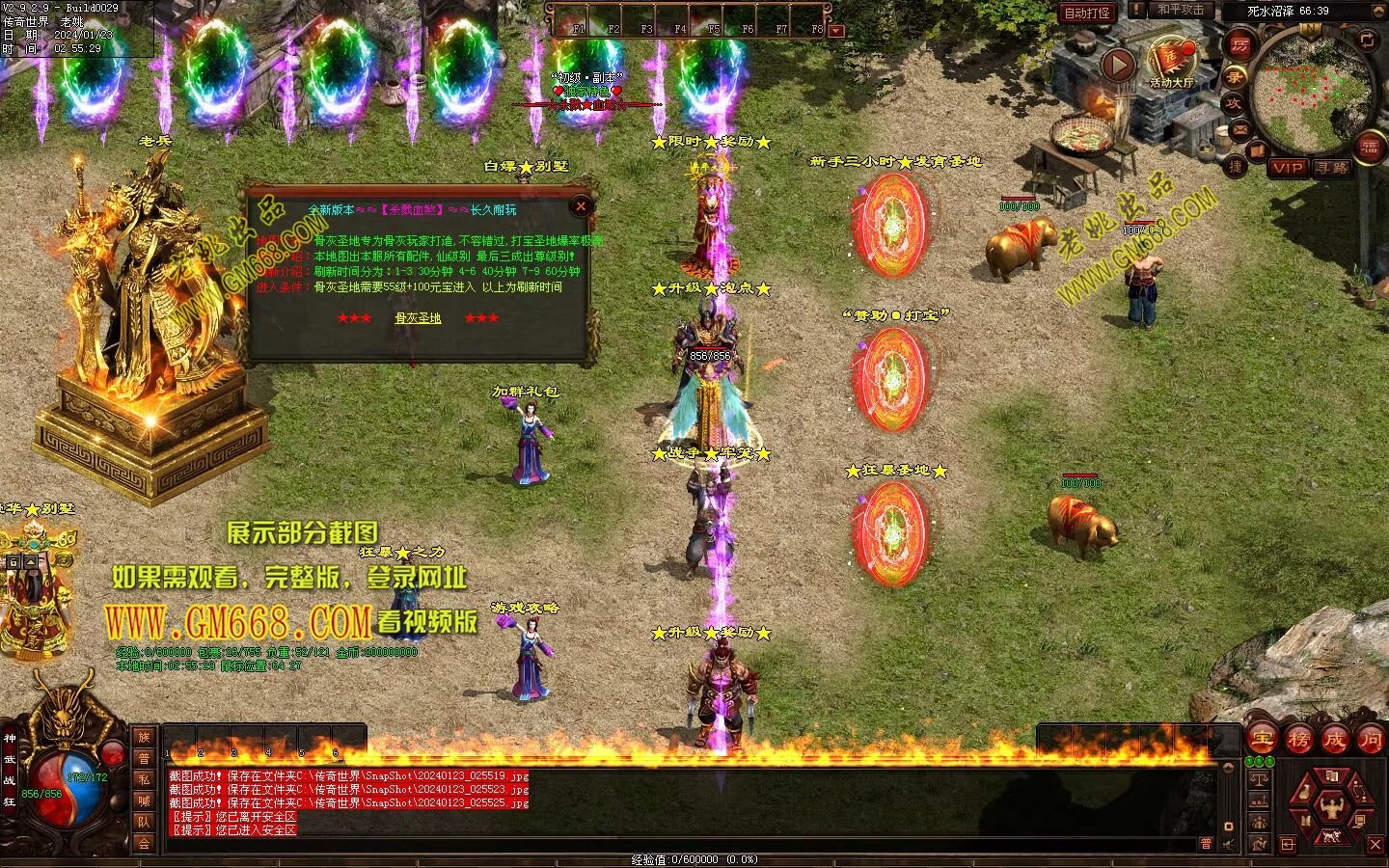
Task: Click the round play arrow button
Action: click(x=1118, y=66)
